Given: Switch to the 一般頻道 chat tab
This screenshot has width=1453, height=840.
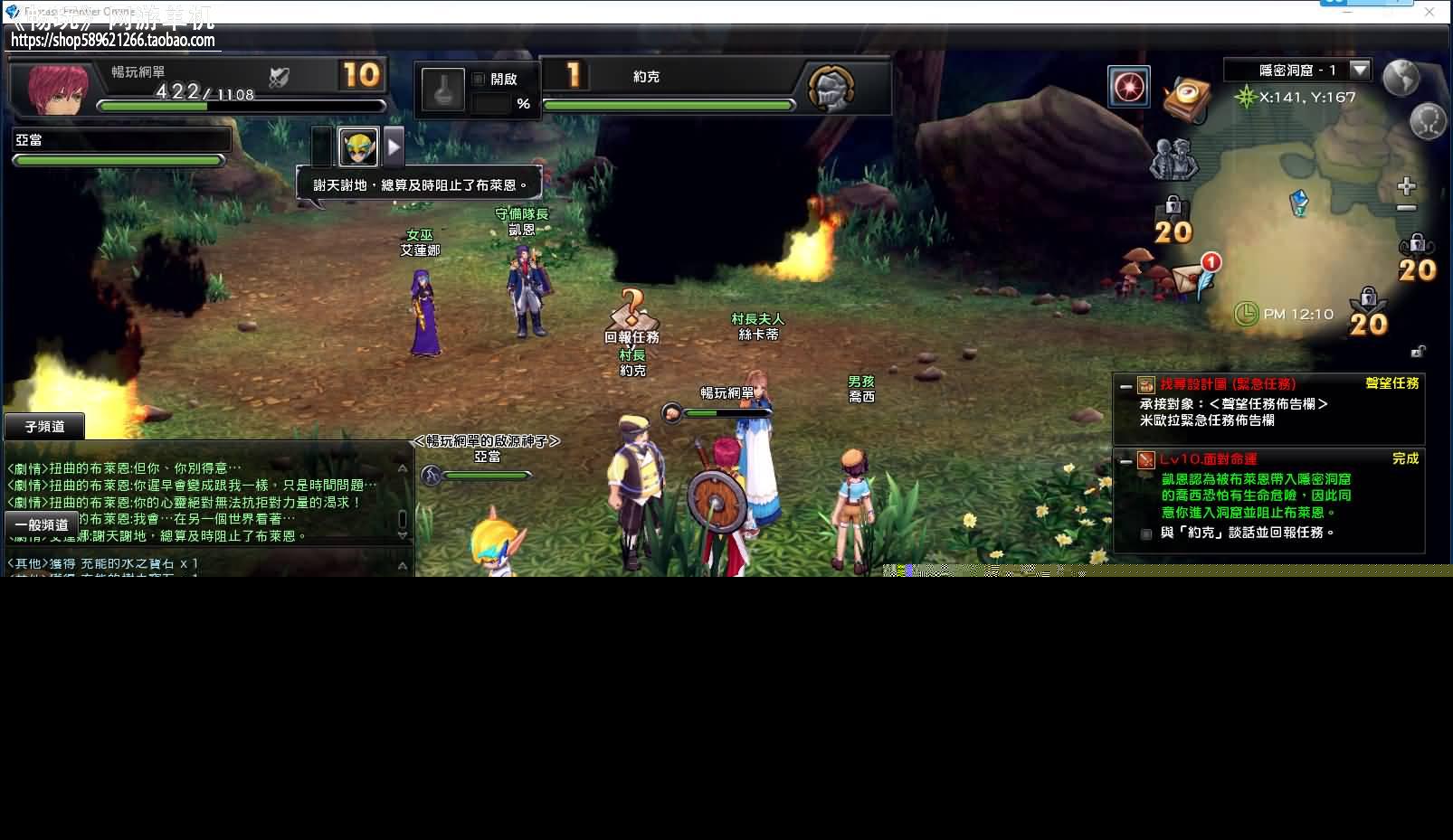Looking at the screenshot, I should (42, 524).
